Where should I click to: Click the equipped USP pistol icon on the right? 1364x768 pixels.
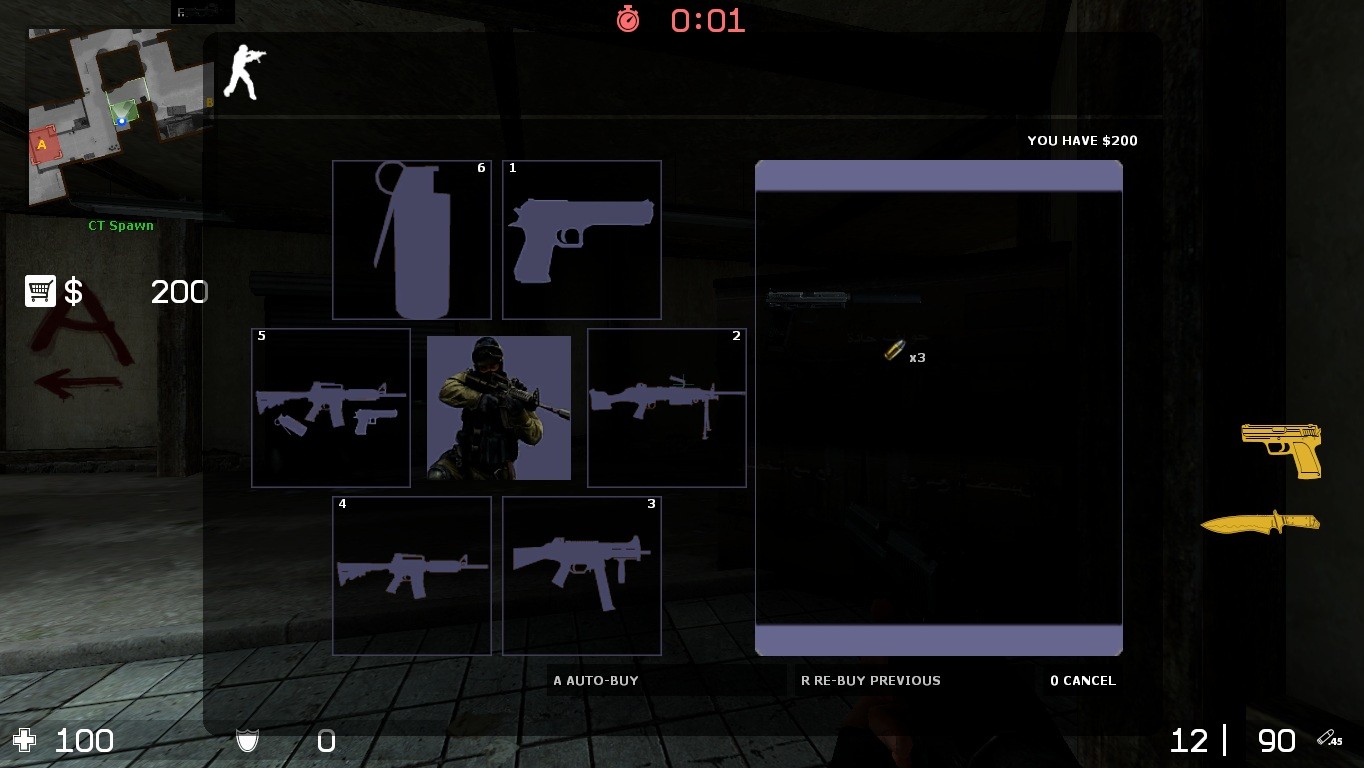[1283, 451]
